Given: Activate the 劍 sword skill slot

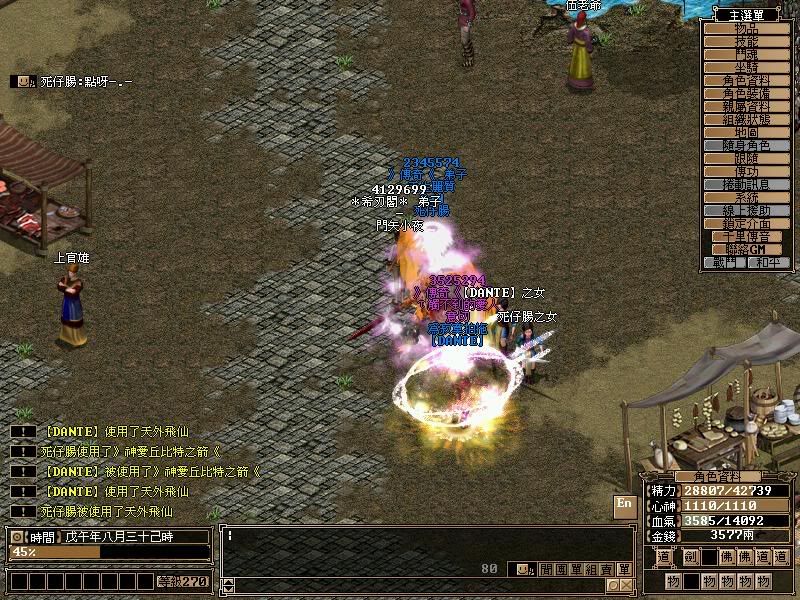Looking at the screenshot, I should (x=690, y=558).
